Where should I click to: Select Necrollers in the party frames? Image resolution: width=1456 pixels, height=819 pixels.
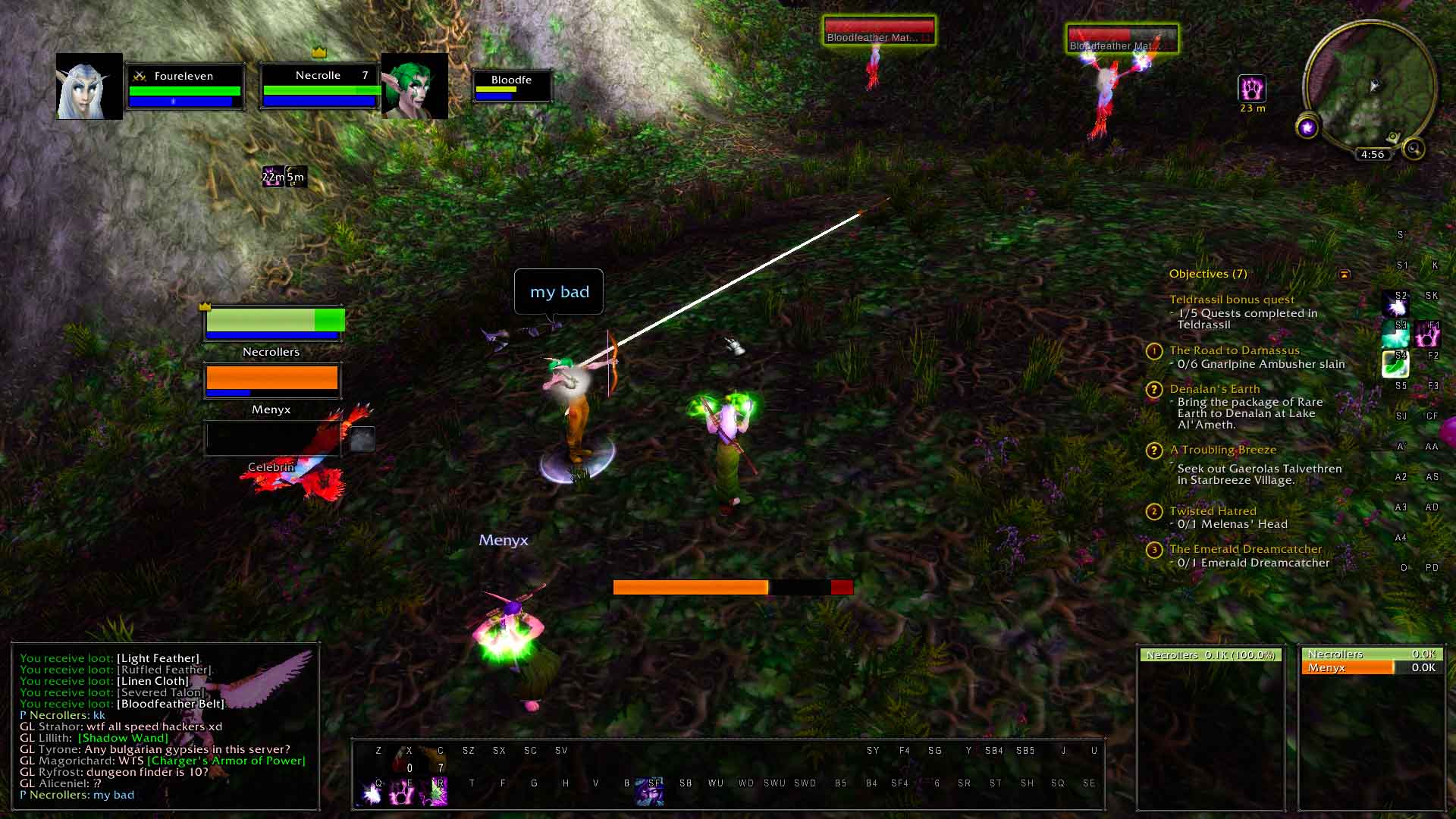pyautogui.click(x=273, y=322)
